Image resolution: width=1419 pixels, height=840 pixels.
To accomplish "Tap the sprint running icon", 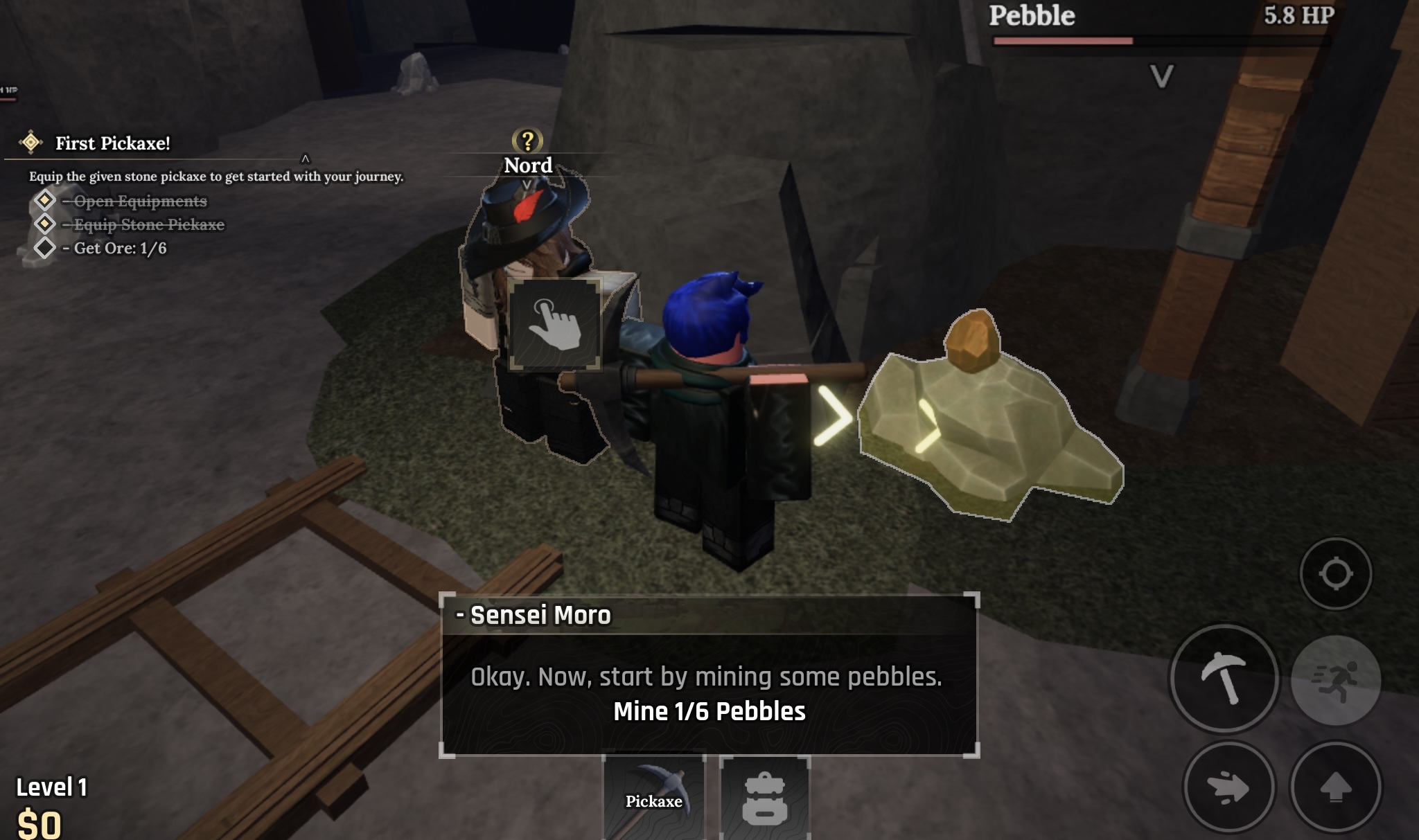I will pyautogui.click(x=1337, y=681).
